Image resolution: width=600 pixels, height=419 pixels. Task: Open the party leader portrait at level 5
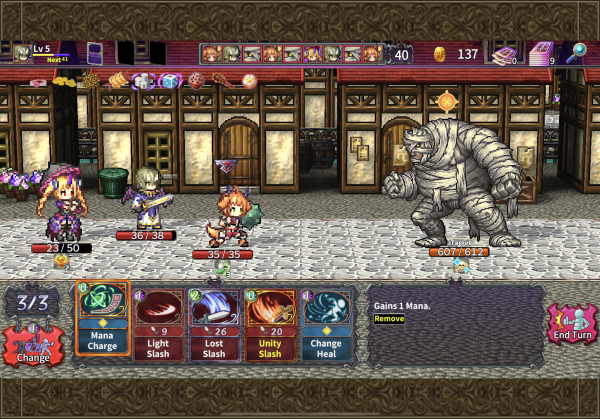[x=21, y=53]
